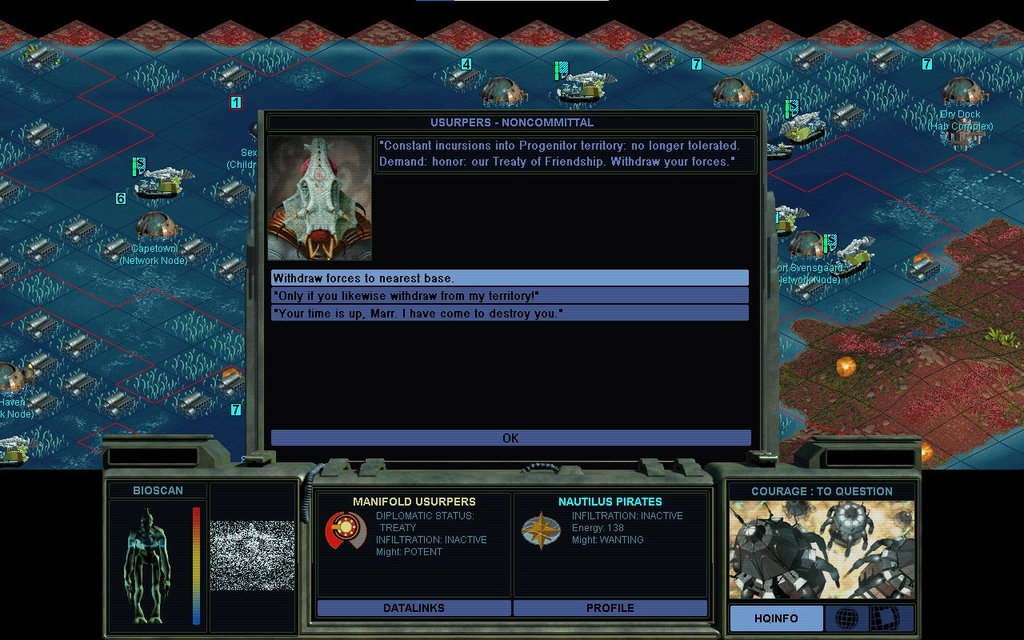Click the HQINFO button
Viewport: 1024px width, 640px height.
[776, 618]
